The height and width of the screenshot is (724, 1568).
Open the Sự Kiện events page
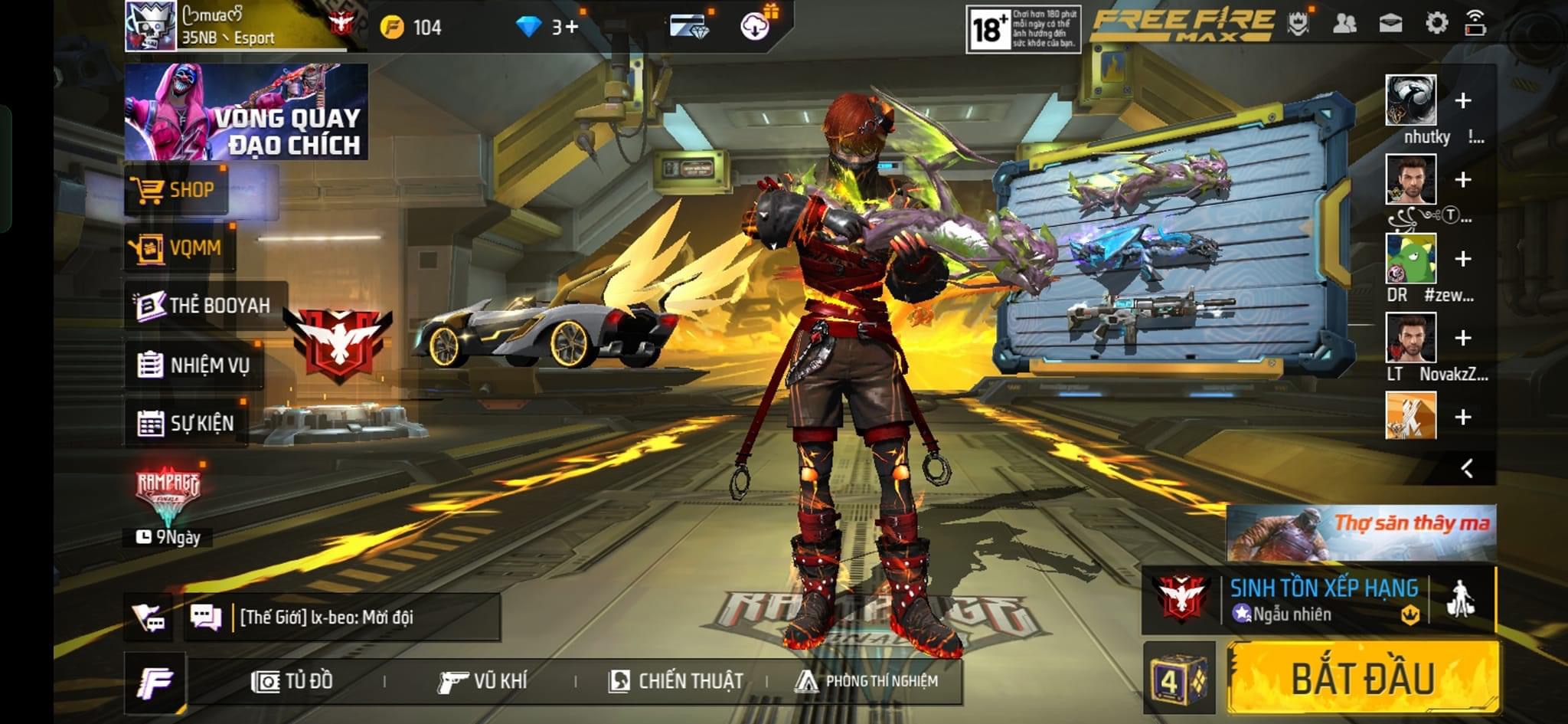tap(186, 422)
